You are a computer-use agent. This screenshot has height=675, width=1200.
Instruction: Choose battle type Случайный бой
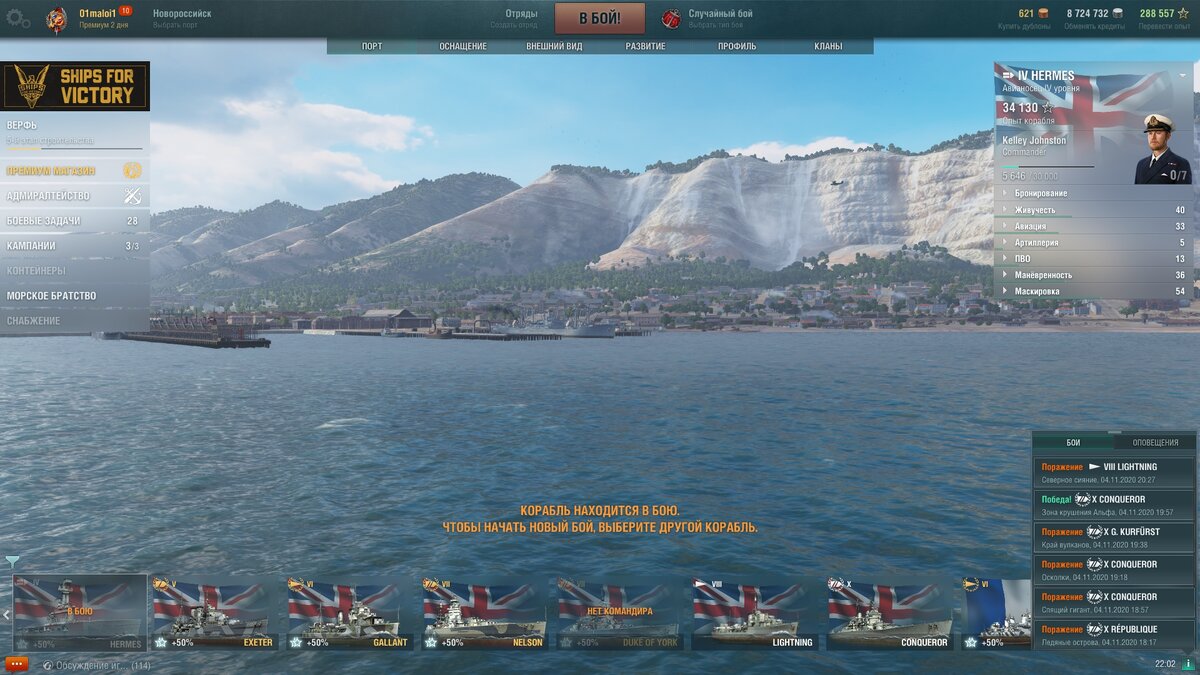coord(720,18)
